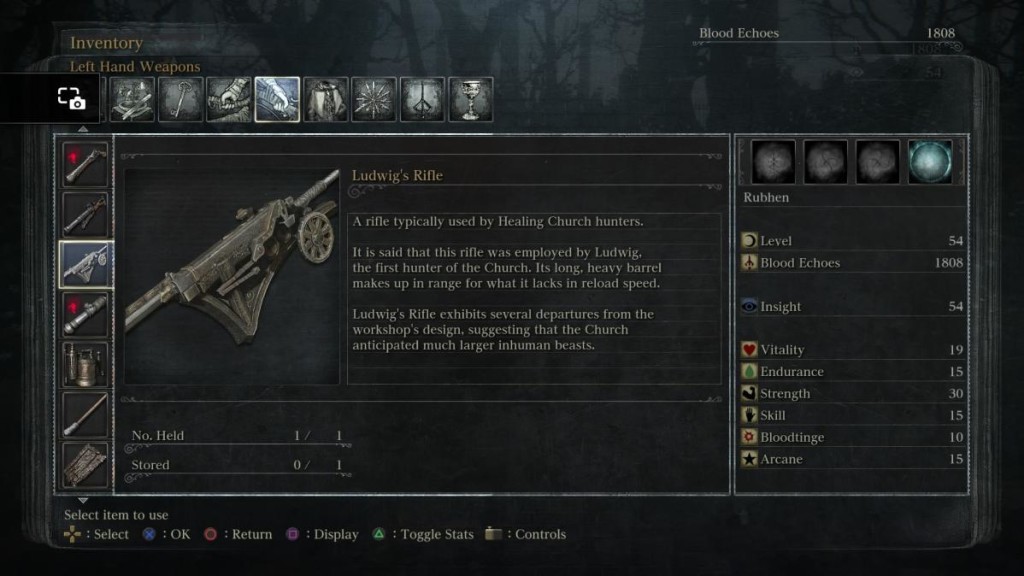Select the flamethrower tank weapon slot

tap(86, 363)
